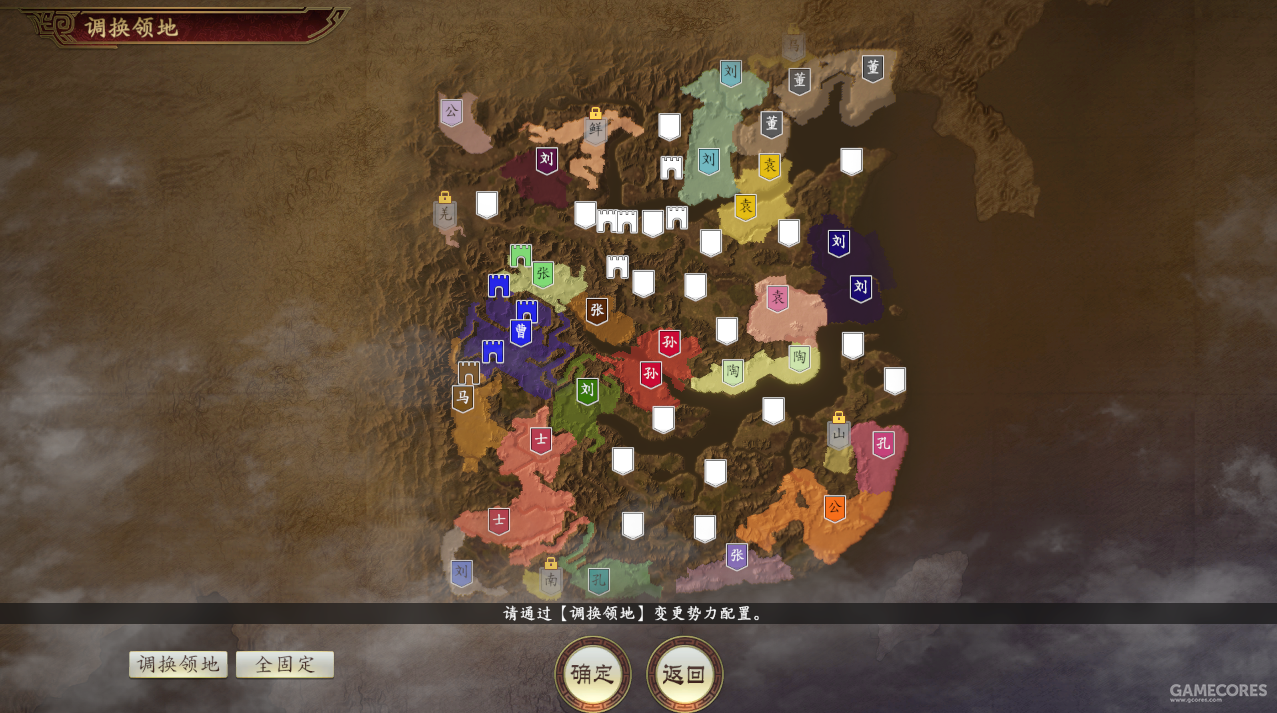Choose the 全固定 fix-all button
The width and height of the screenshot is (1277, 713).
(285, 664)
